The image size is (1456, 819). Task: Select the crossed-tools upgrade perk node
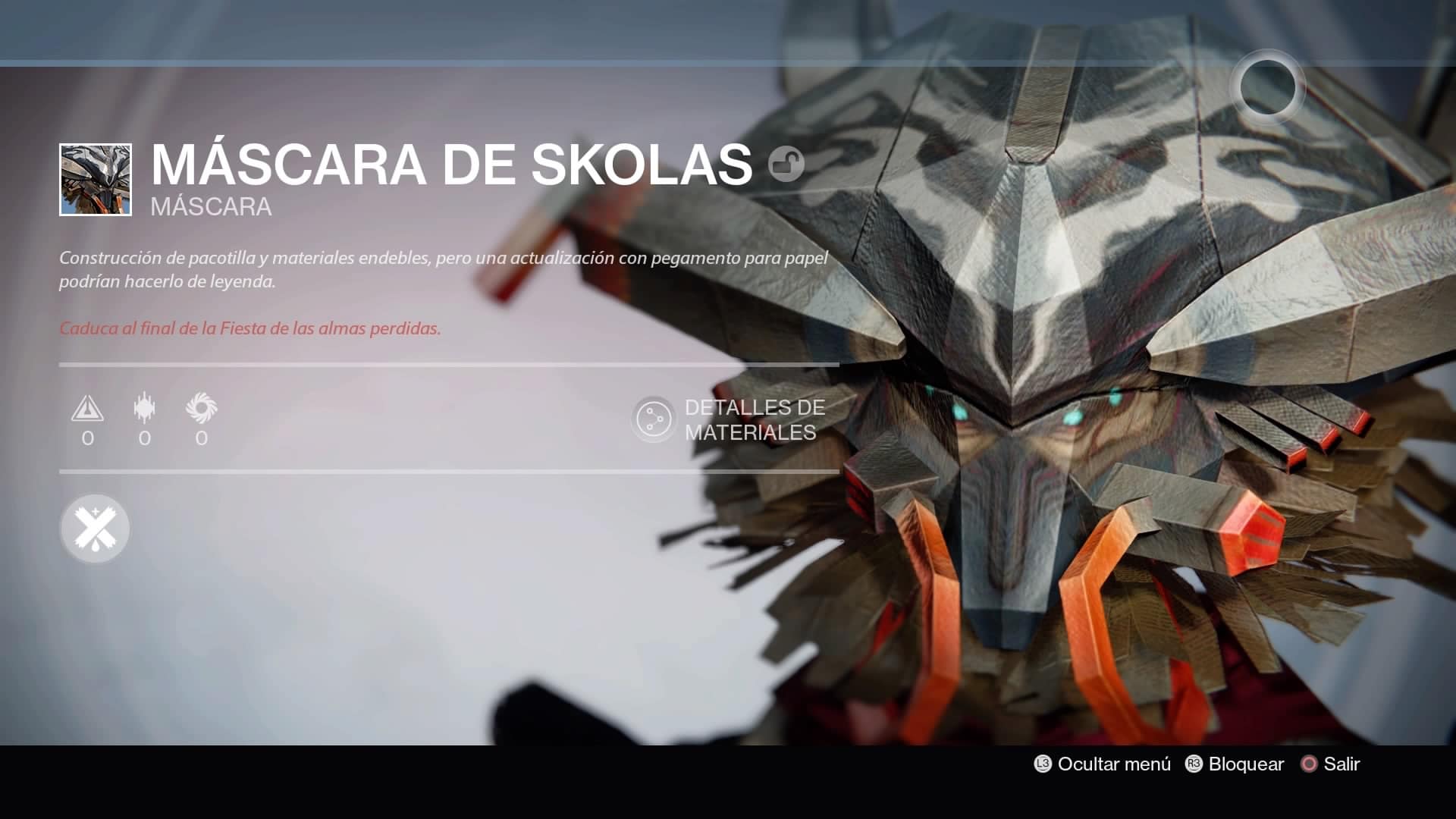pyautogui.click(x=95, y=529)
